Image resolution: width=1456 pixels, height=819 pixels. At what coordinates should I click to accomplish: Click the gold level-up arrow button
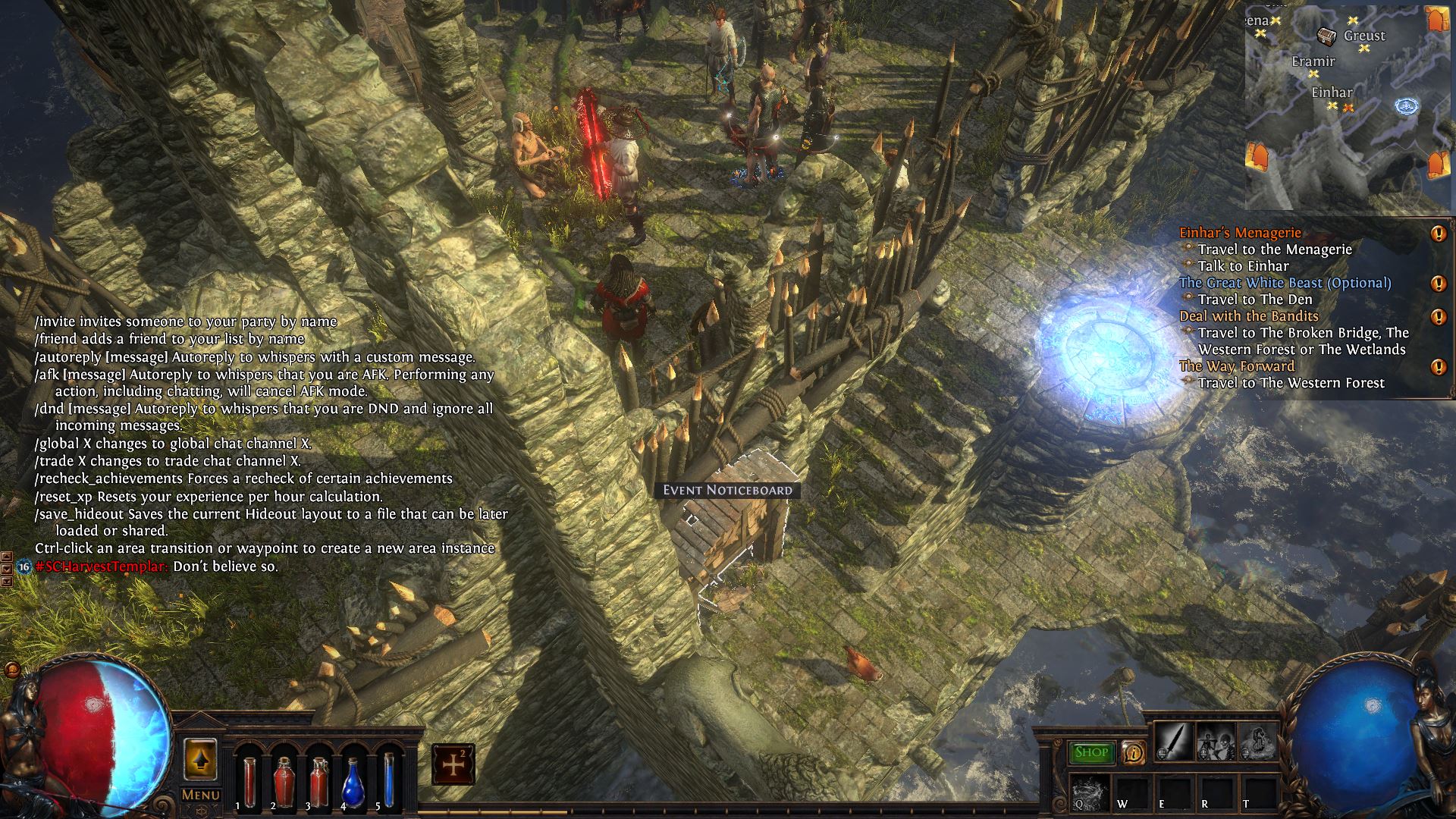(200, 760)
